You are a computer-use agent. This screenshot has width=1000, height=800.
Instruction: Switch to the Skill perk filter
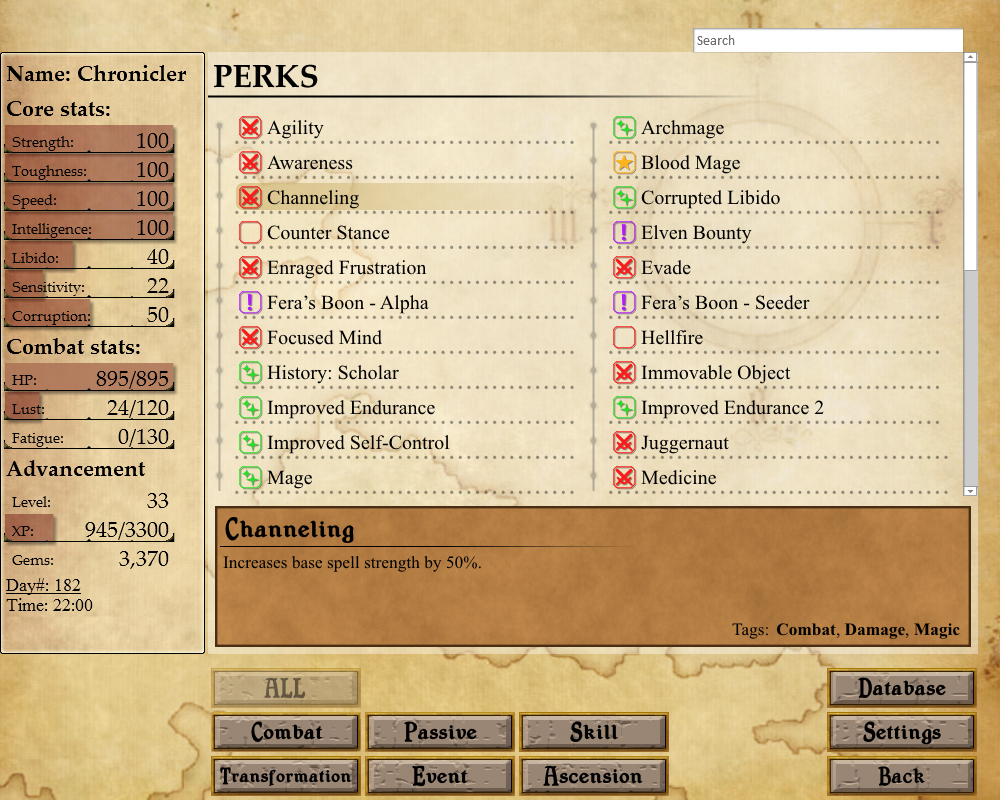click(594, 733)
